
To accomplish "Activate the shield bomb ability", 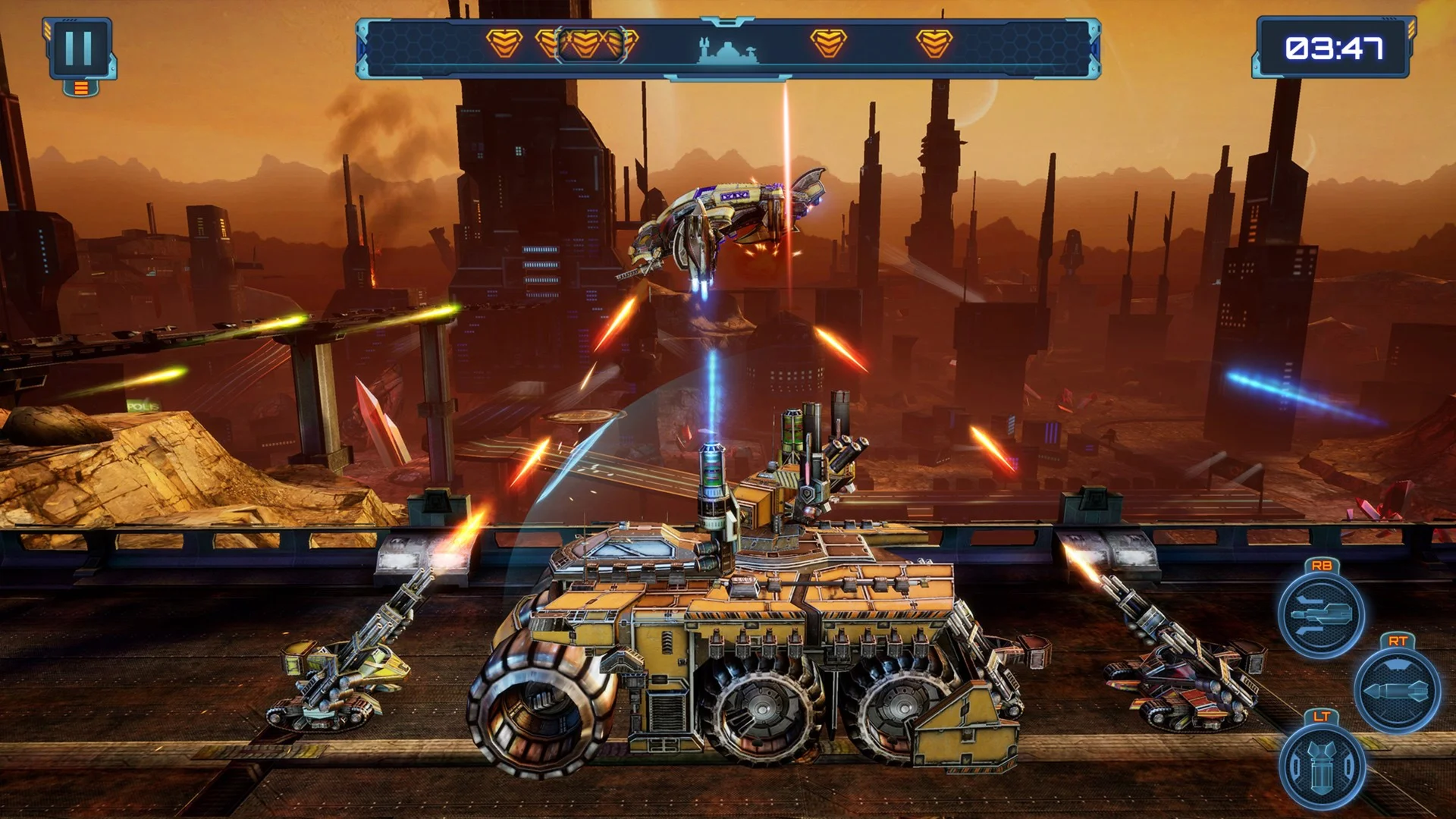I will 1321,766.
